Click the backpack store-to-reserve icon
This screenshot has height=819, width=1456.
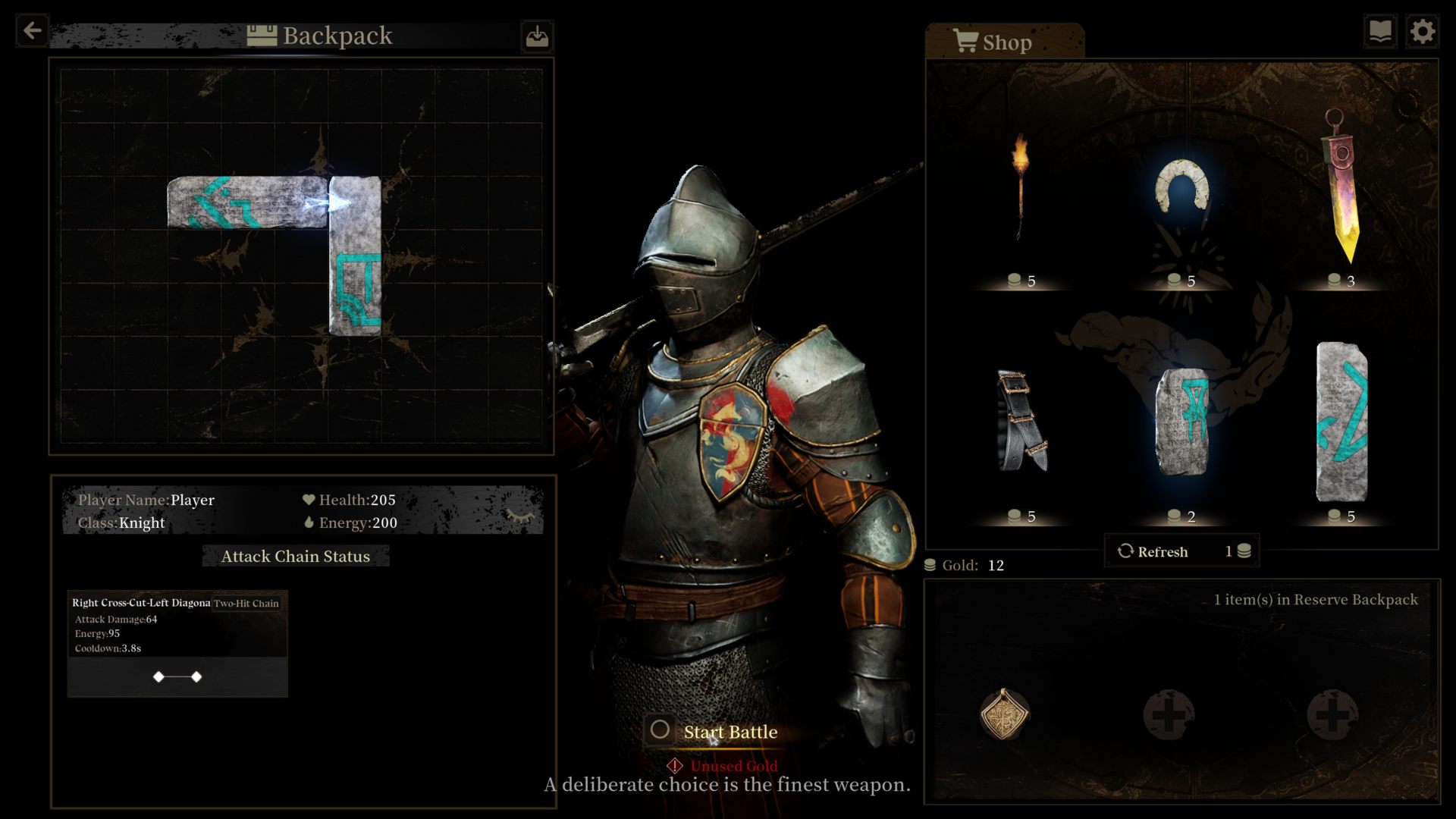point(537,36)
